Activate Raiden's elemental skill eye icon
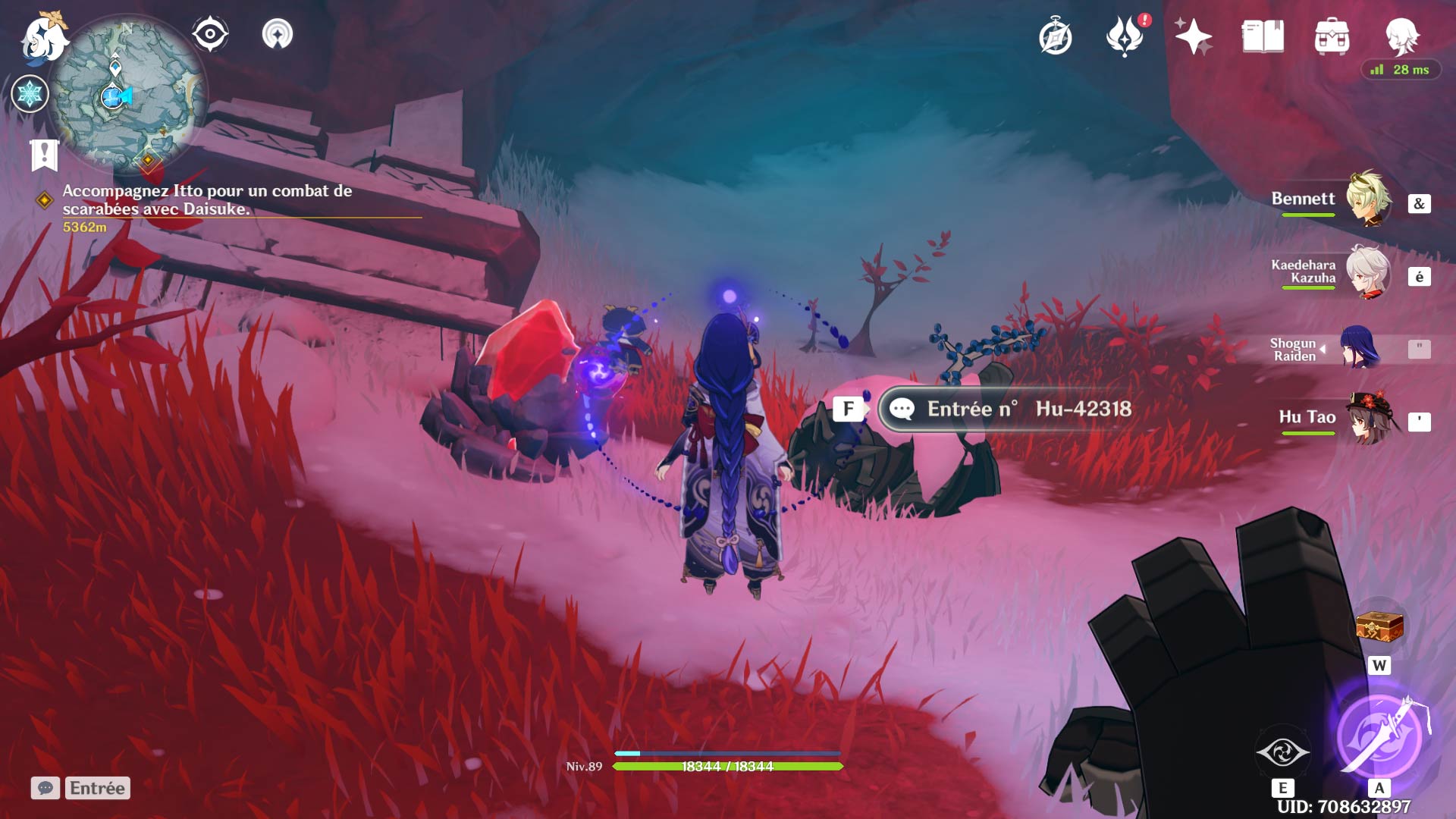Viewport: 1456px width, 819px height. coord(1282,752)
